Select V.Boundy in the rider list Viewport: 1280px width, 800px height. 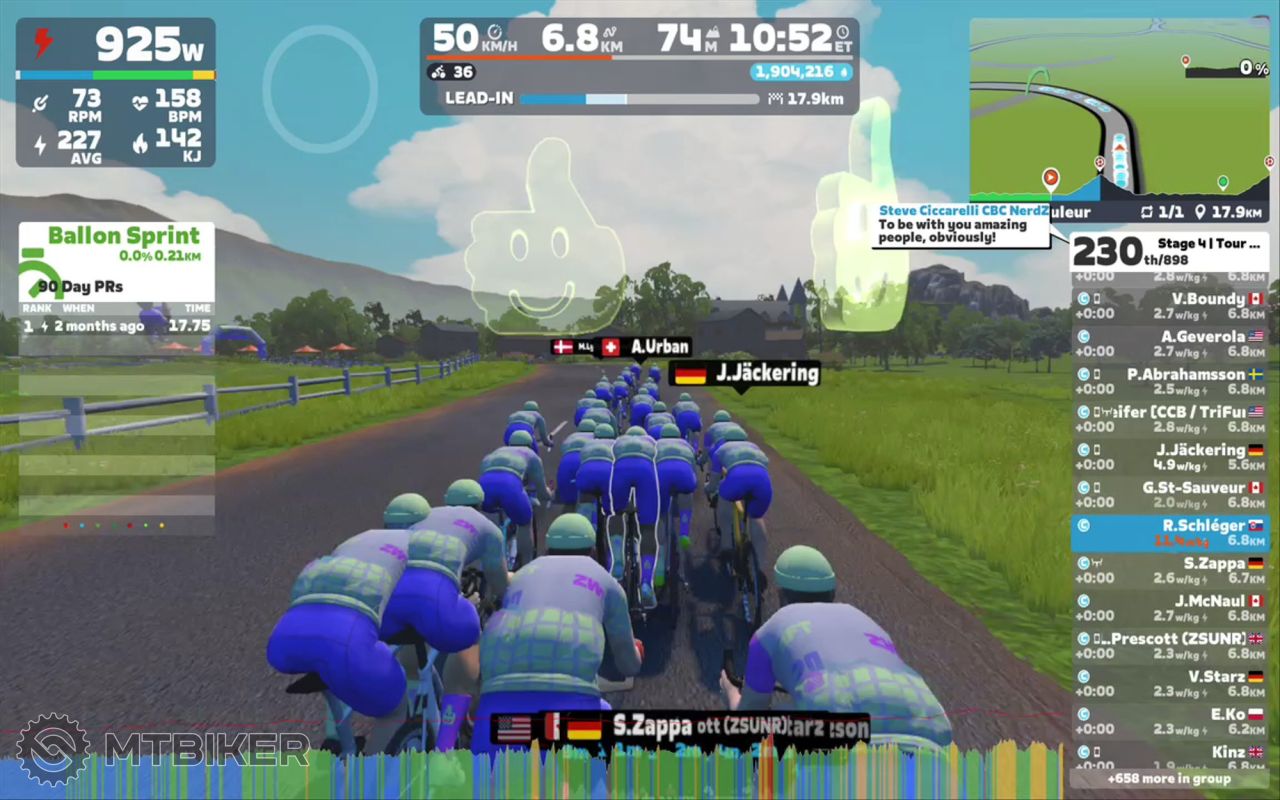point(1169,306)
